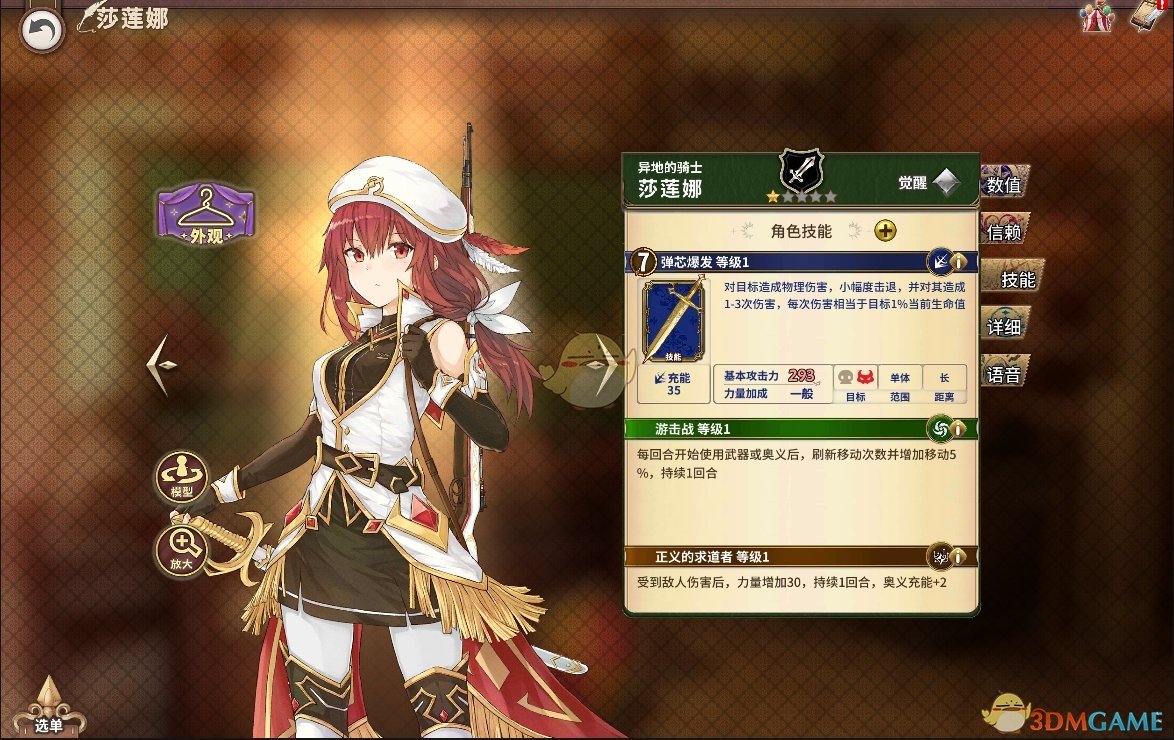Toggle the 模型 model view button

coord(181,477)
